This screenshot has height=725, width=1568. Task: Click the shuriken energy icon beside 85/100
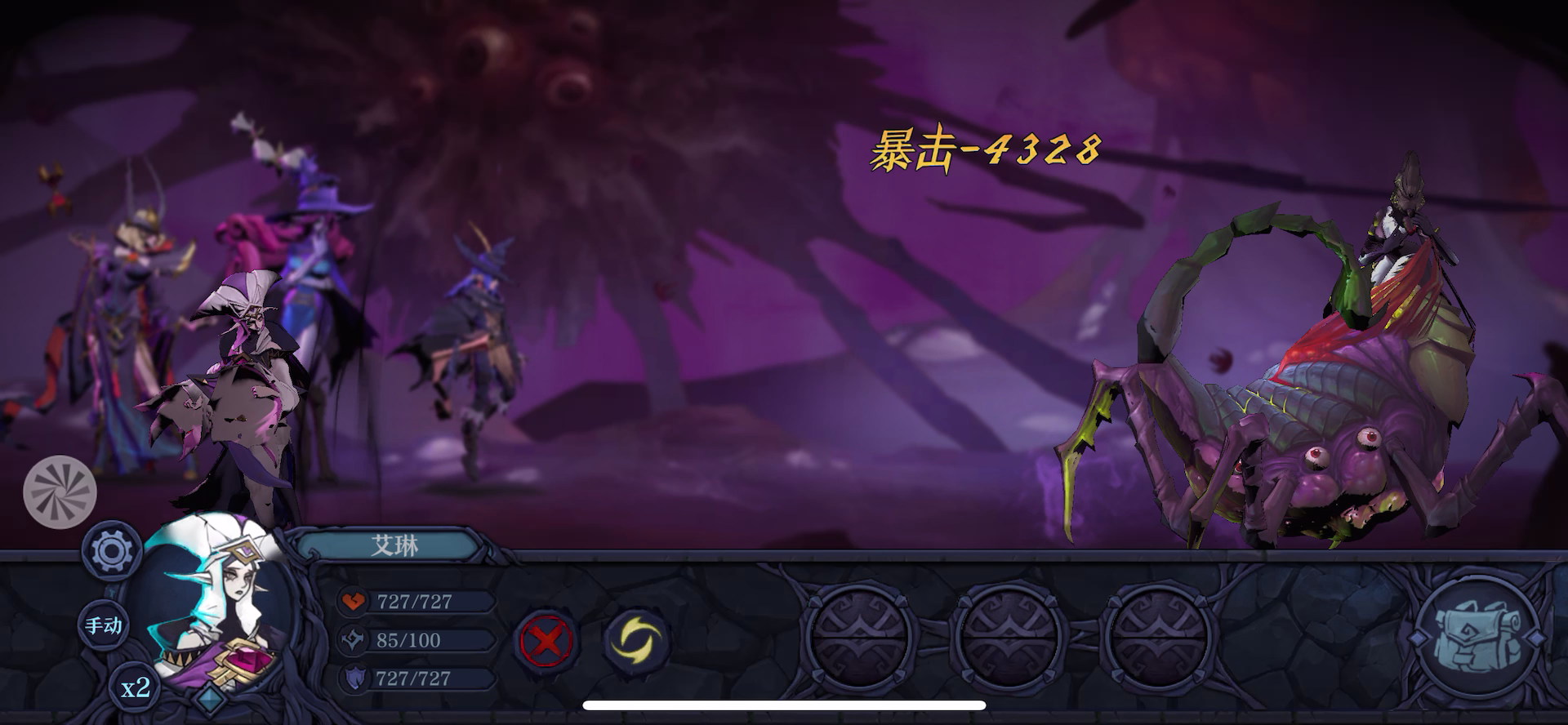click(354, 641)
